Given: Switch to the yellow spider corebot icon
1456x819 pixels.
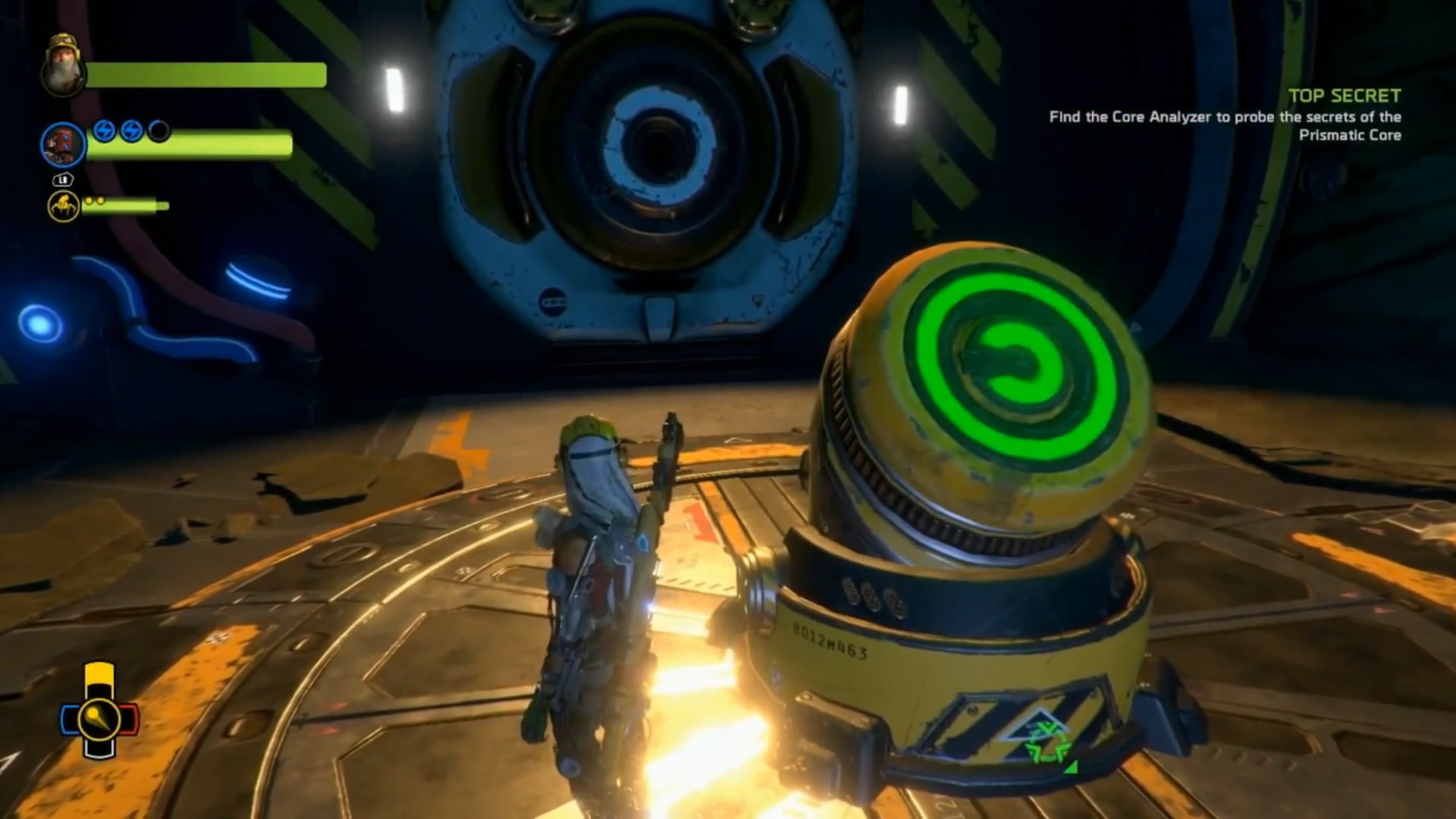Looking at the screenshot, I should (x=64, y=206).
